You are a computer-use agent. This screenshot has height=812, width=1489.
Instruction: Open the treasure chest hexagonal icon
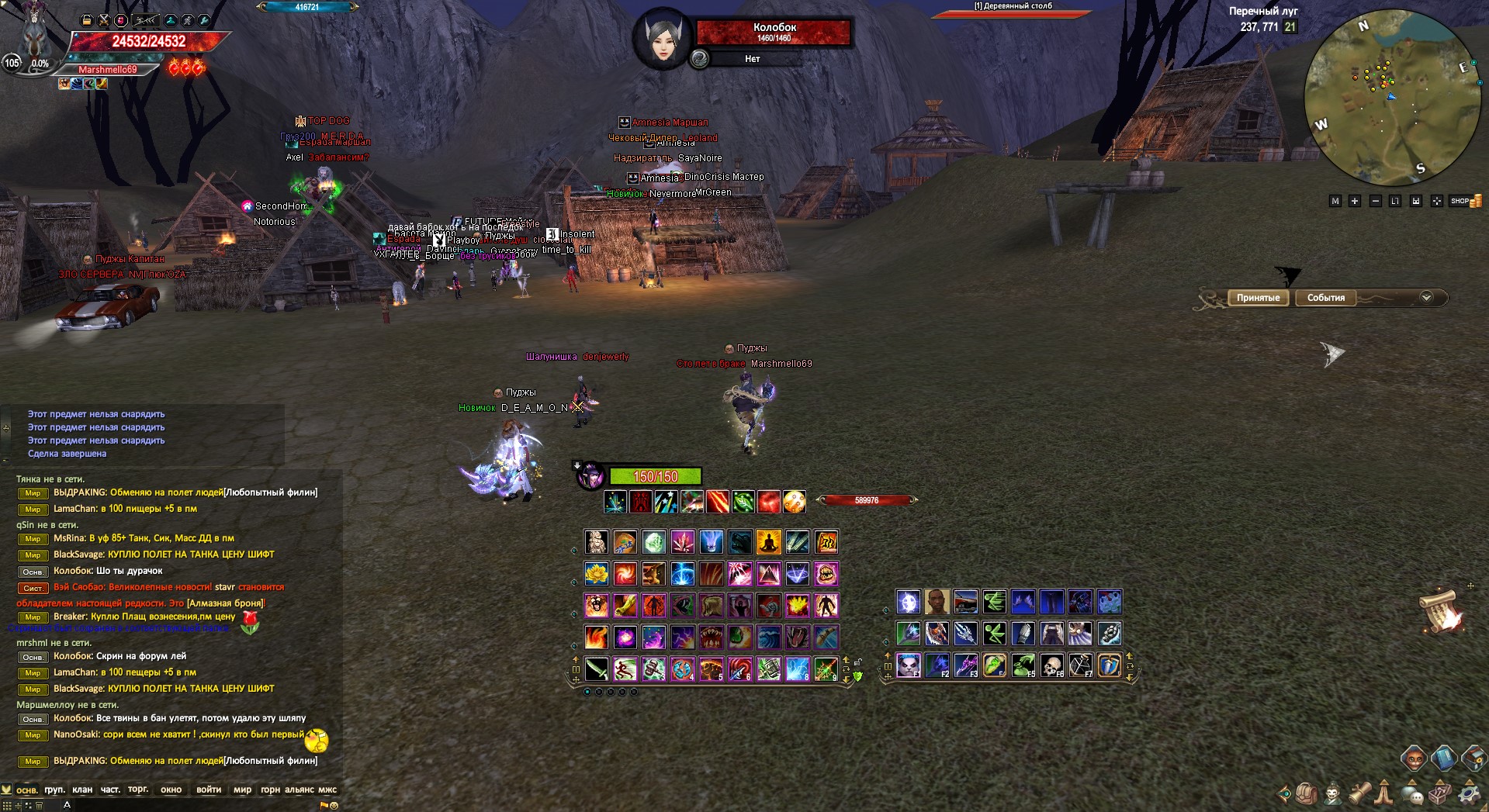click(1473, 758)
